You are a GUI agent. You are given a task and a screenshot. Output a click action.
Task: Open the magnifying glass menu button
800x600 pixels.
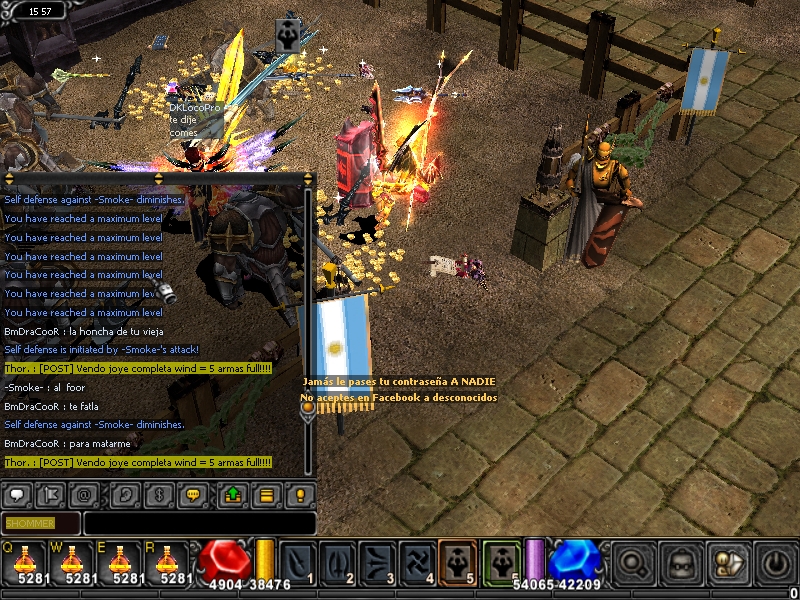pyautogui.click(x=632, y=563)
